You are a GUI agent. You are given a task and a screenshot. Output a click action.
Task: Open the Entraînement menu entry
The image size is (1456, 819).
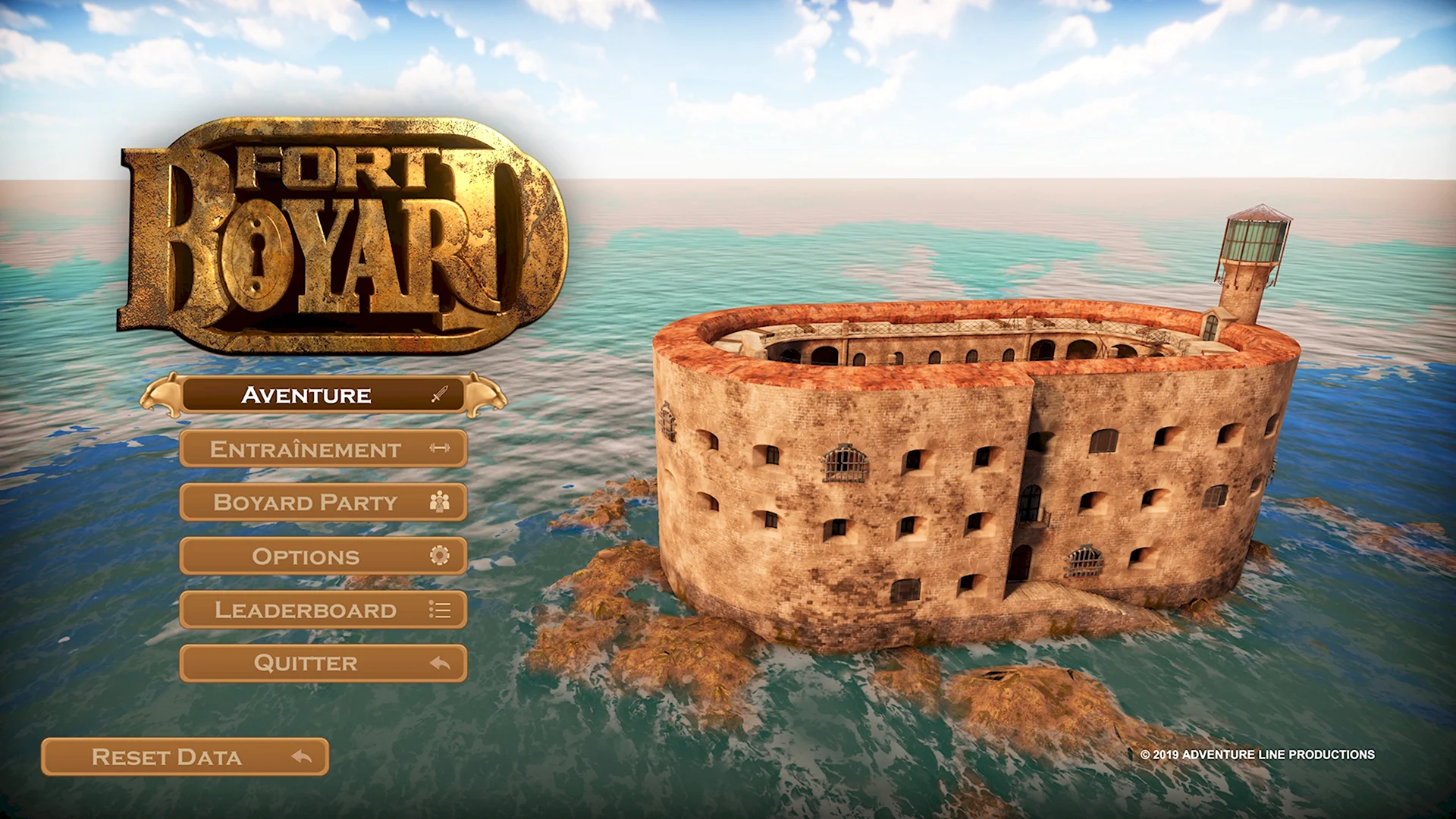[323, 449]
